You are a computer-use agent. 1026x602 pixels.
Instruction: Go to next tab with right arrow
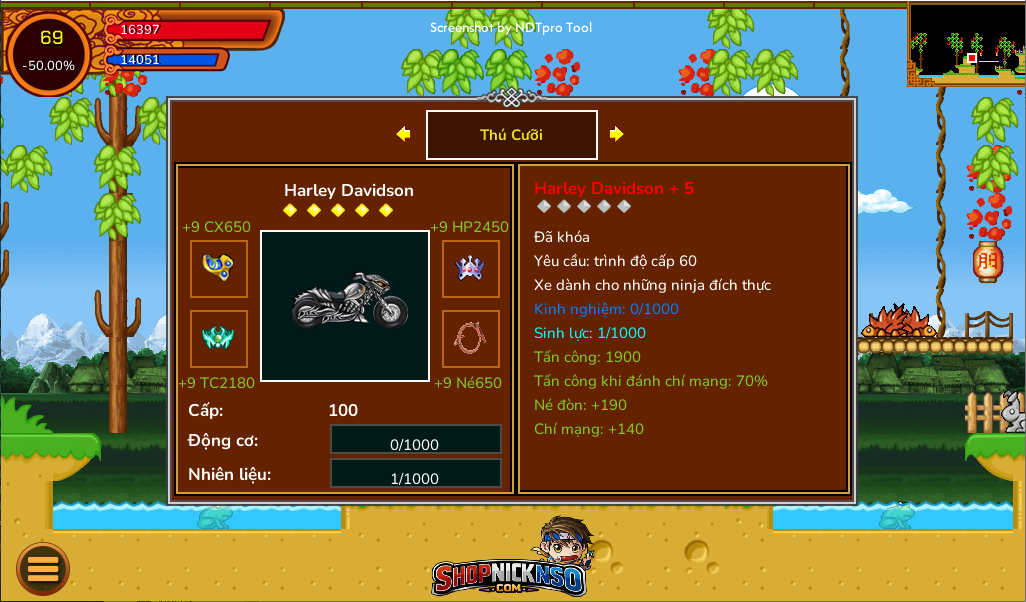click(617, 134)
